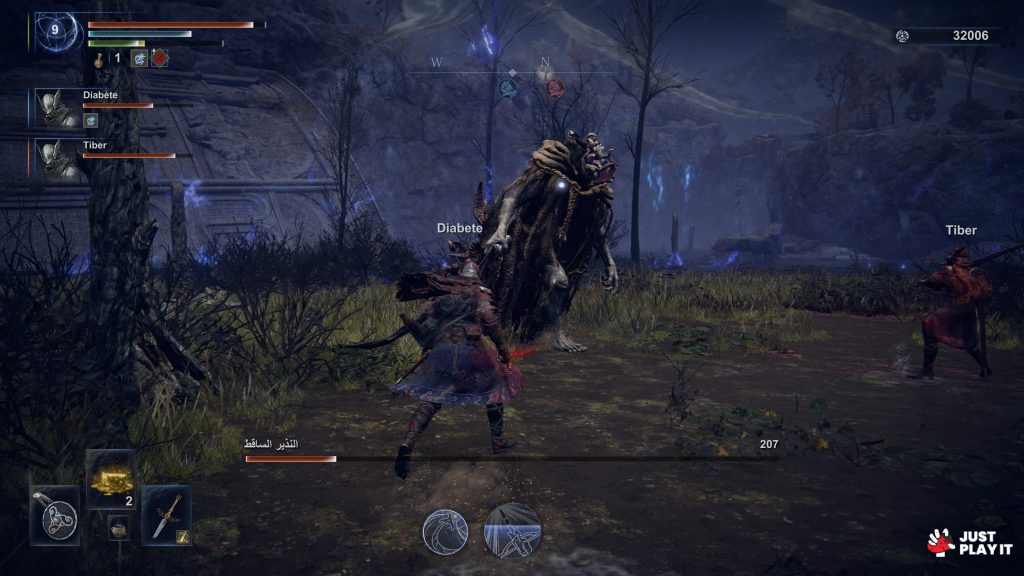Activate the crescent swirl character skill
This screenshot has width=1024, height=576.
(445, 530)
